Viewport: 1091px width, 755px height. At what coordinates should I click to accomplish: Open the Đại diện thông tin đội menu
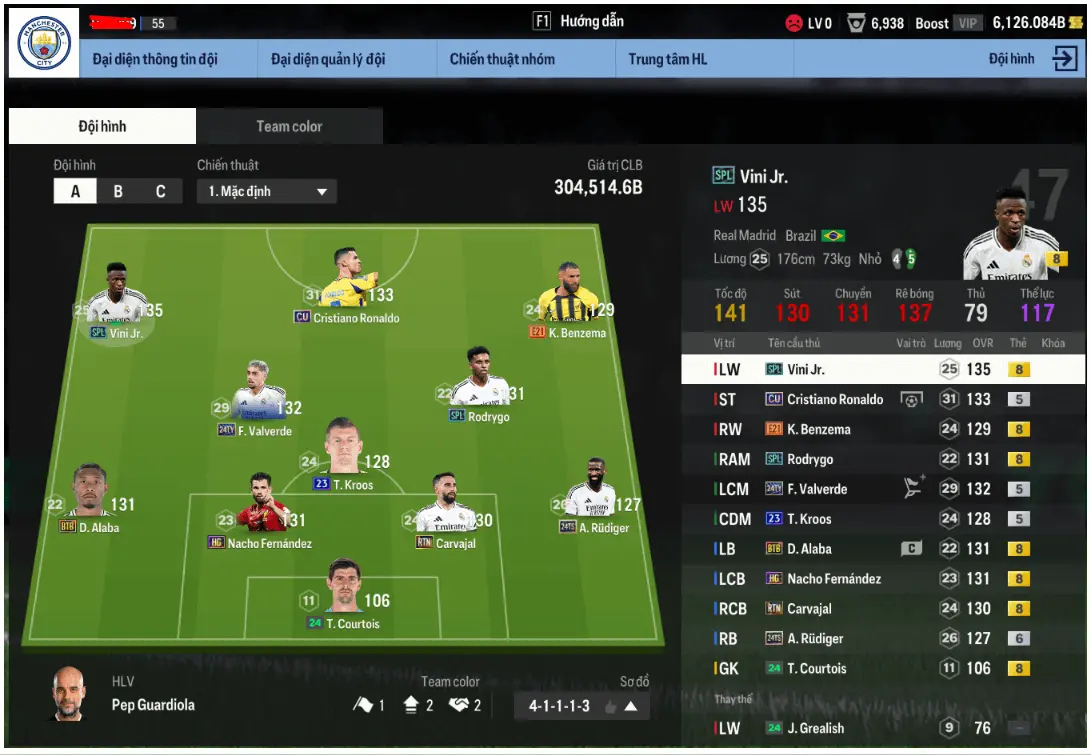(x=155, y=59)
